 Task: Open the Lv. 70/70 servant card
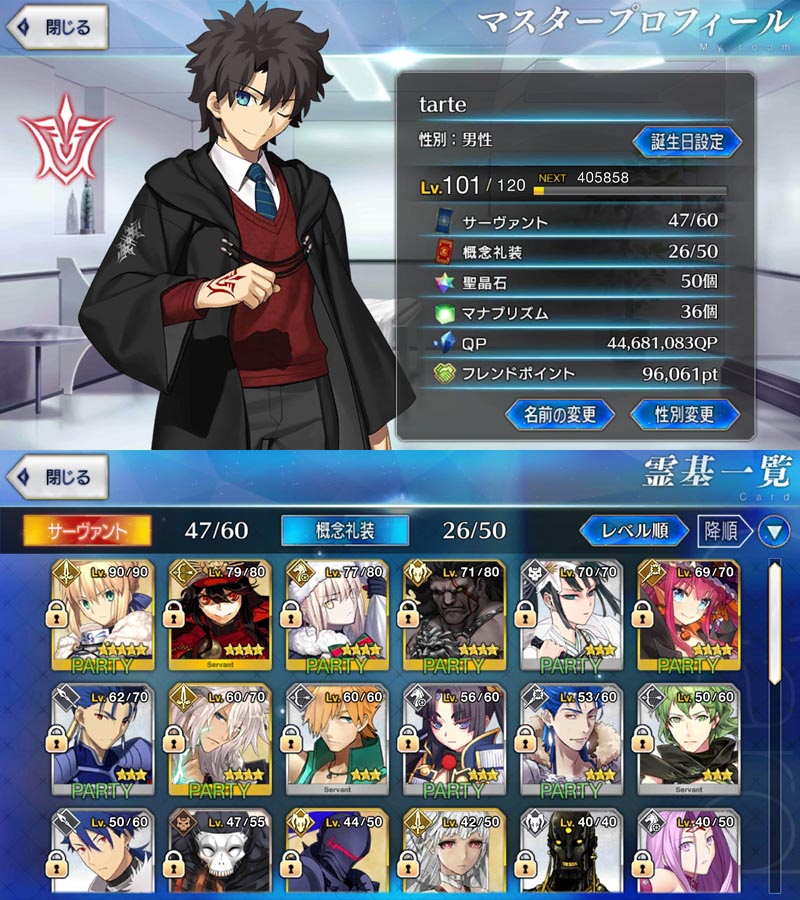point(572,615)
